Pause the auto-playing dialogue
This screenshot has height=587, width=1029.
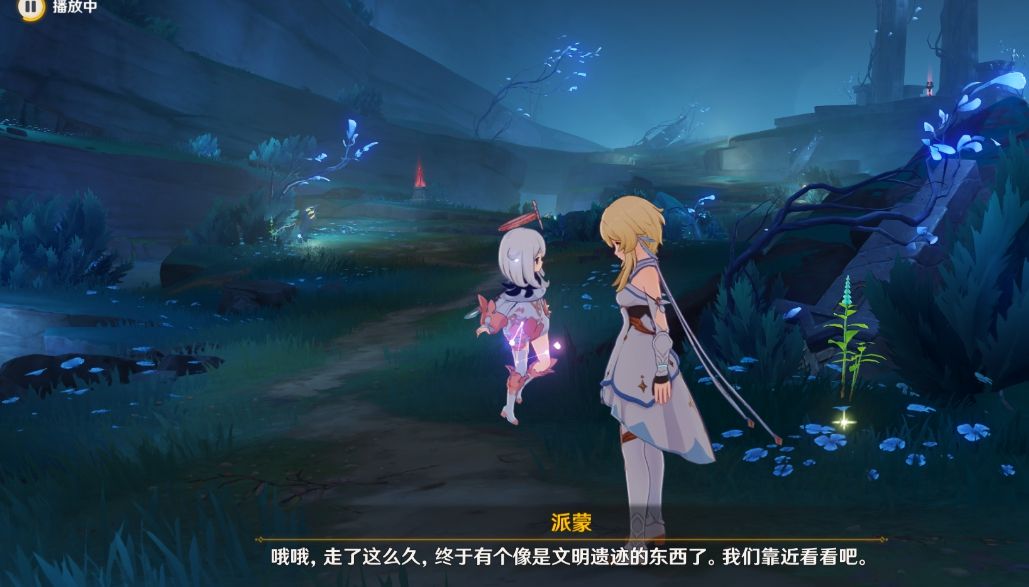(32, 8)
